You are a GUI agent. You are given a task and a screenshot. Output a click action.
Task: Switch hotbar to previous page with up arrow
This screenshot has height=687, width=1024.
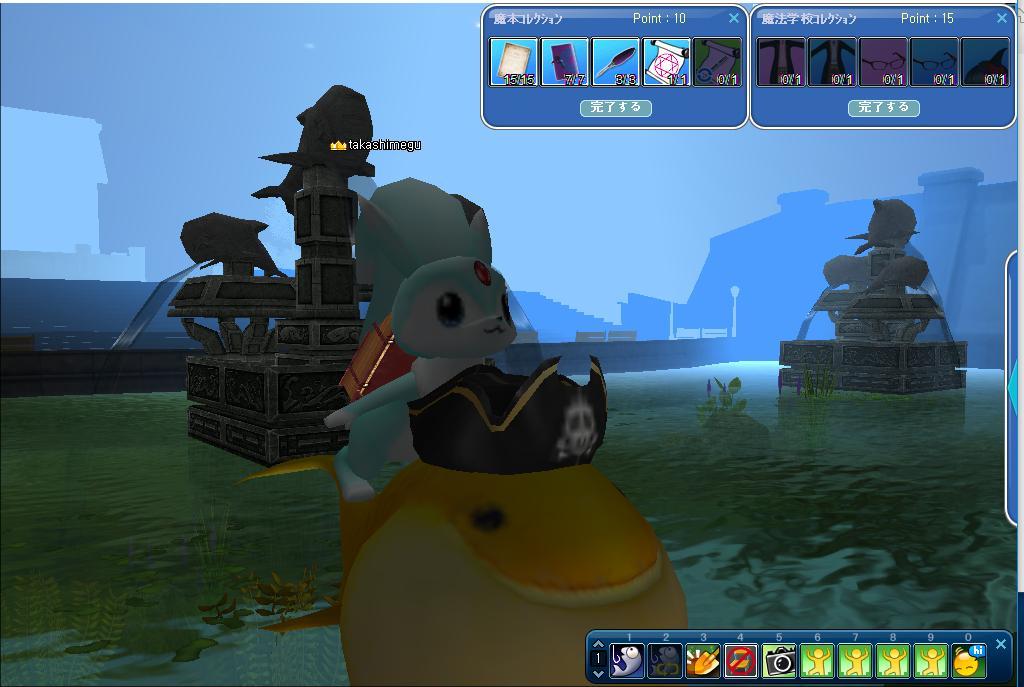point(598,645)
